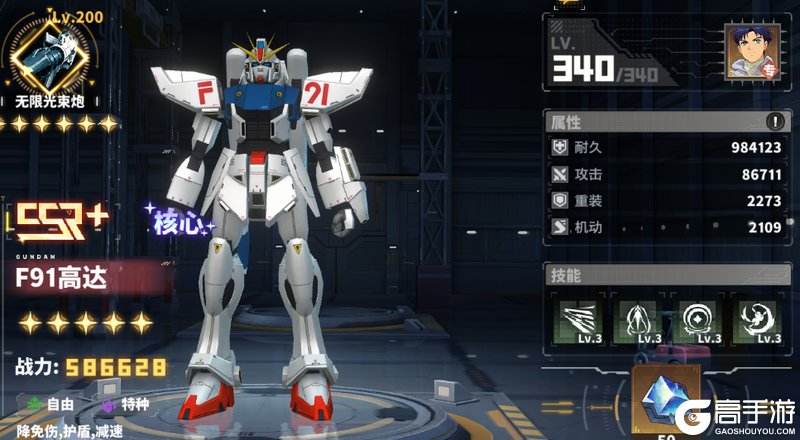The height and width of the screenshot is (440, 800).
Task: Select the blue crystal material item
Action: [661, 402]
